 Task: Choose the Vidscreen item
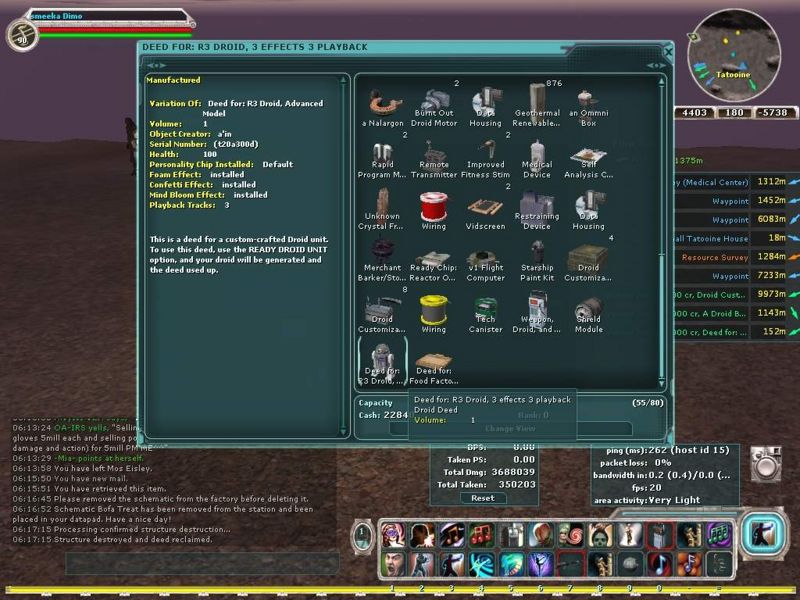click(485, 207)
